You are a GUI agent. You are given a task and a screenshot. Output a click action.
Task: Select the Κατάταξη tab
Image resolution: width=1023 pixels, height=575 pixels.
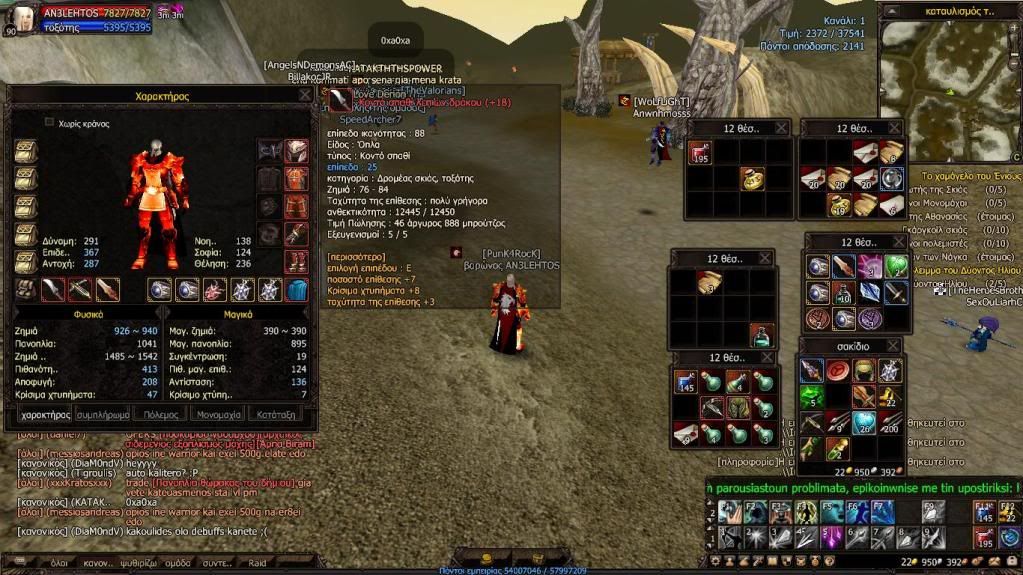click(275, 413)
